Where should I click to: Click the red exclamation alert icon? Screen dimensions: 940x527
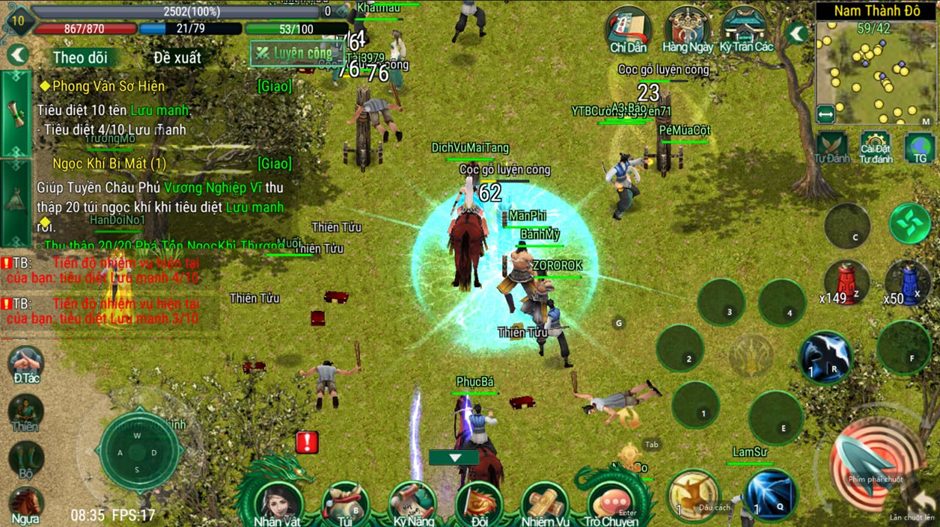click(x=306, y=442)
